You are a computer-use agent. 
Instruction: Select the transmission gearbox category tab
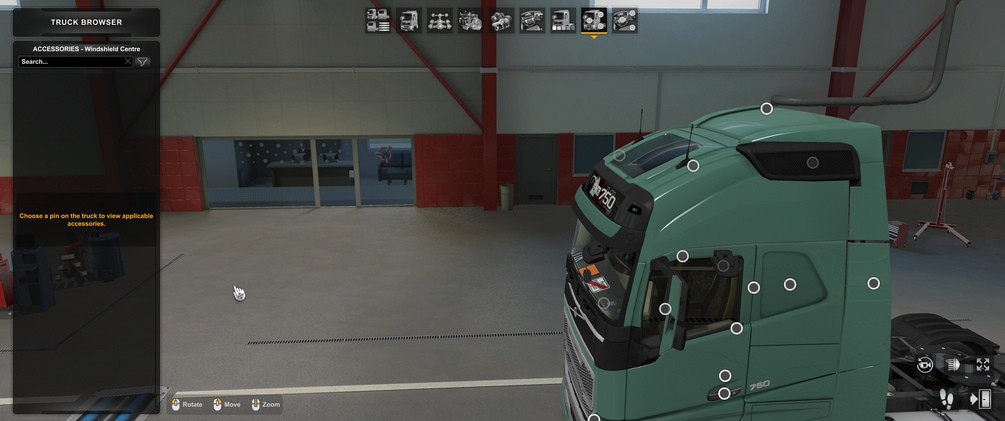pyautogui.click(x=501, y=20)
